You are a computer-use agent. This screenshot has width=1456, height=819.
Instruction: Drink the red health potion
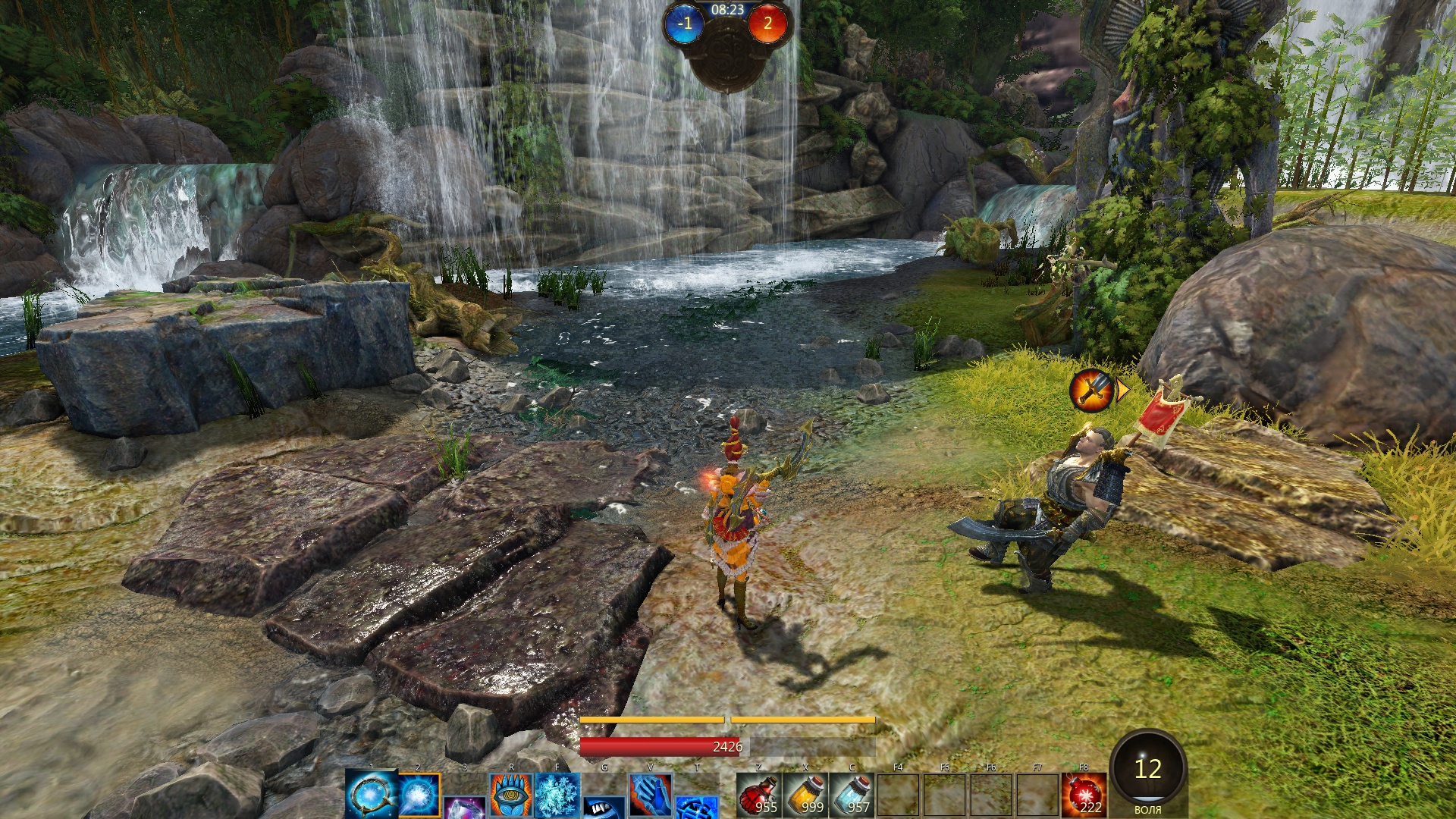tap(758, 795)
